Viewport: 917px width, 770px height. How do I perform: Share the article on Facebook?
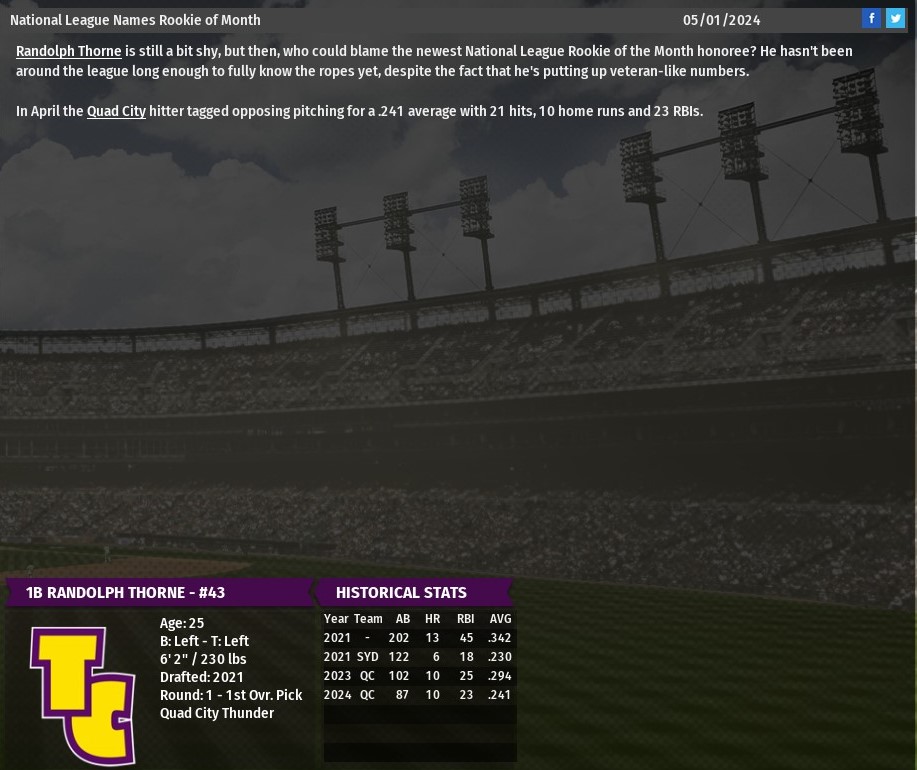(x=871, y=18)
